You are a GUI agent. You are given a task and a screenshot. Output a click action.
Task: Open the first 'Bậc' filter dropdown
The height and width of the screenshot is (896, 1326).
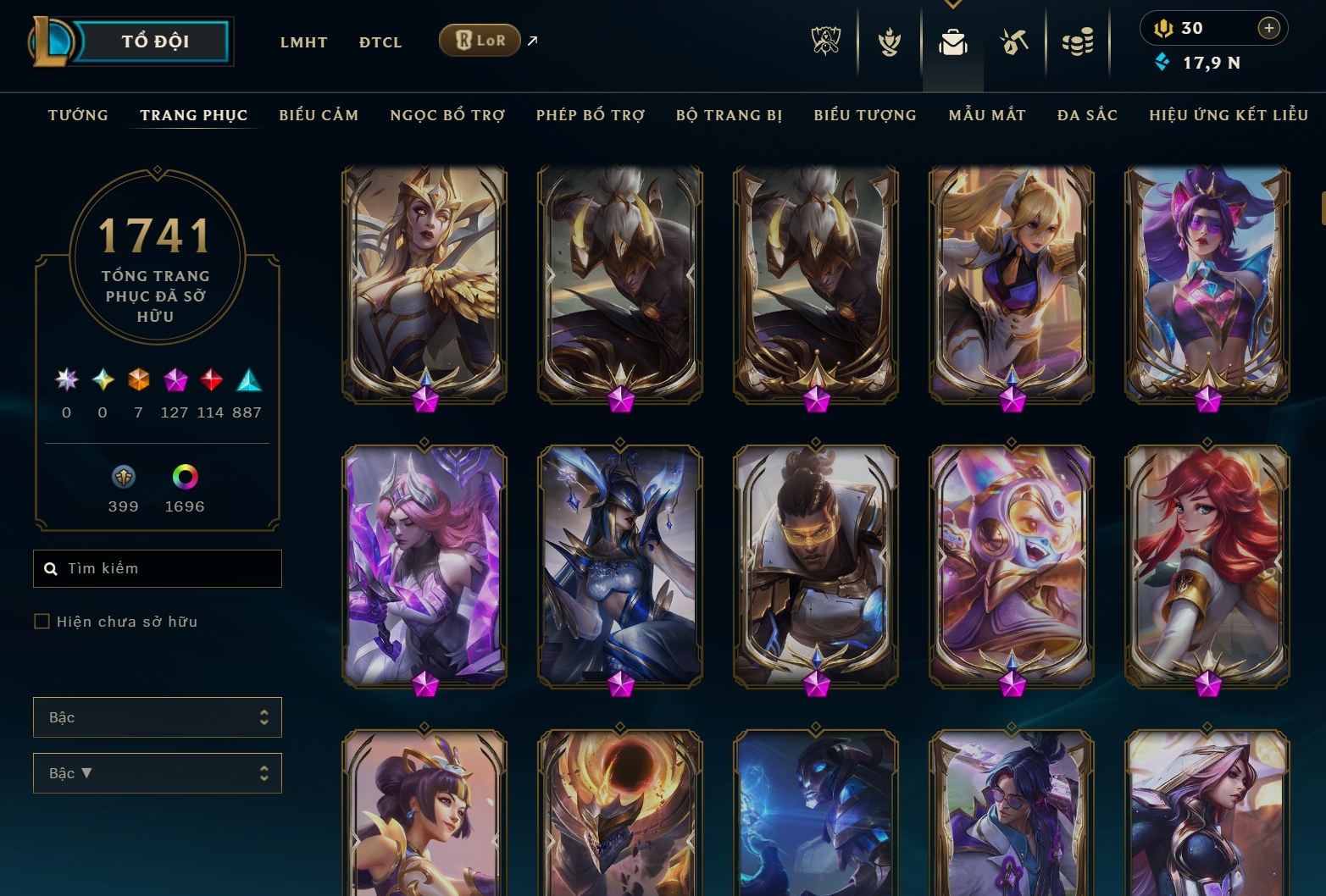158,716
